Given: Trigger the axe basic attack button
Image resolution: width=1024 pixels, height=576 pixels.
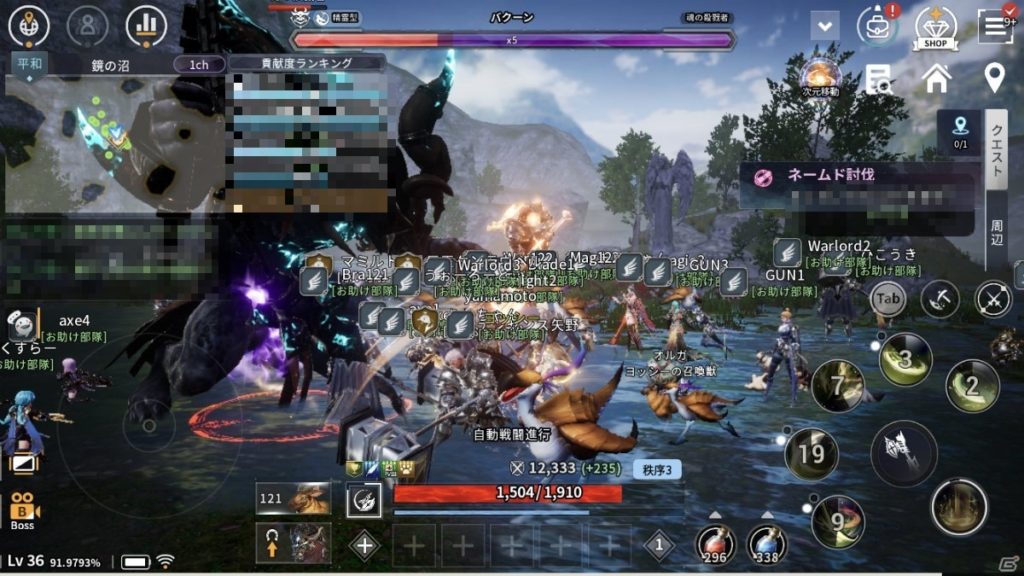Looking at the screenshot, I should tap(903, 453).
